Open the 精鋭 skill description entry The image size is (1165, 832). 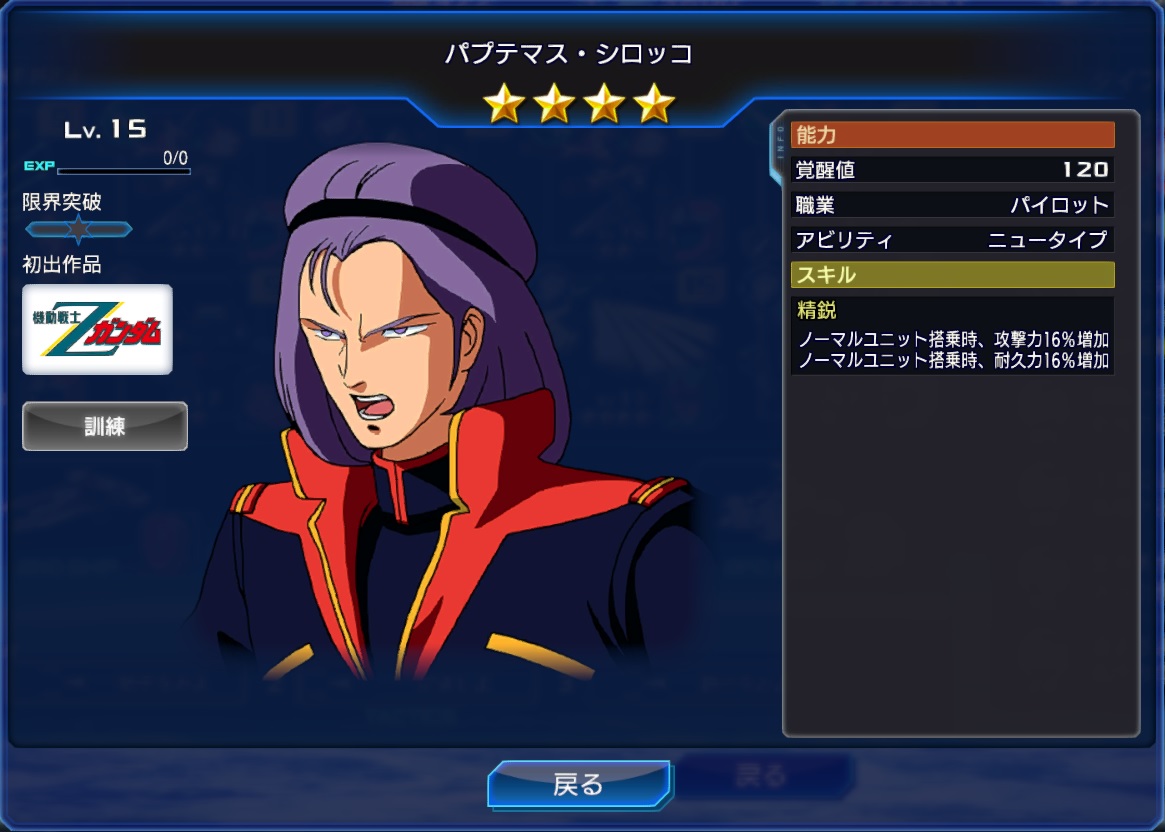952,335
